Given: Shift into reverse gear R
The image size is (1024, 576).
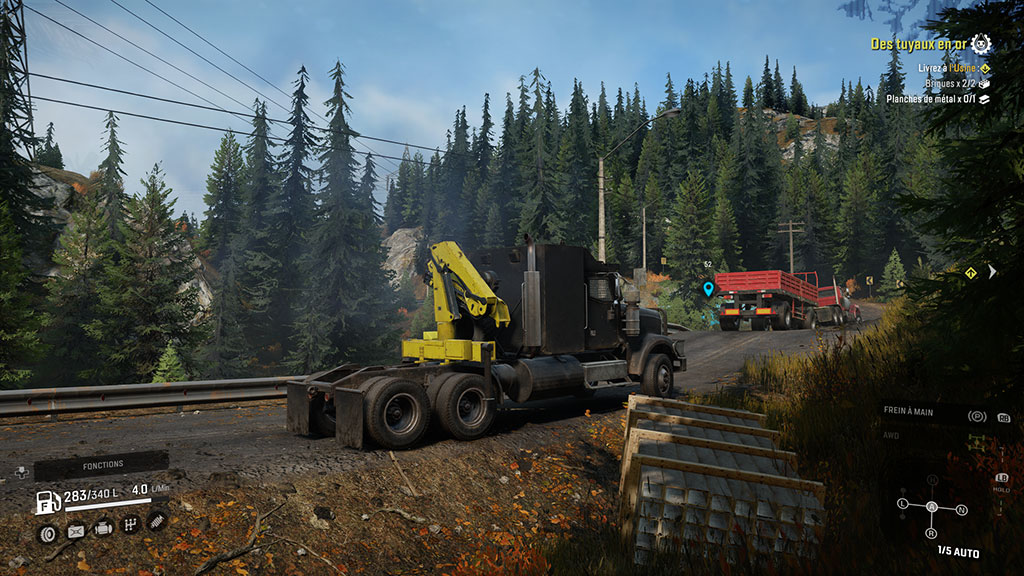Looking at the screenshot, I should tap(932, 533).
